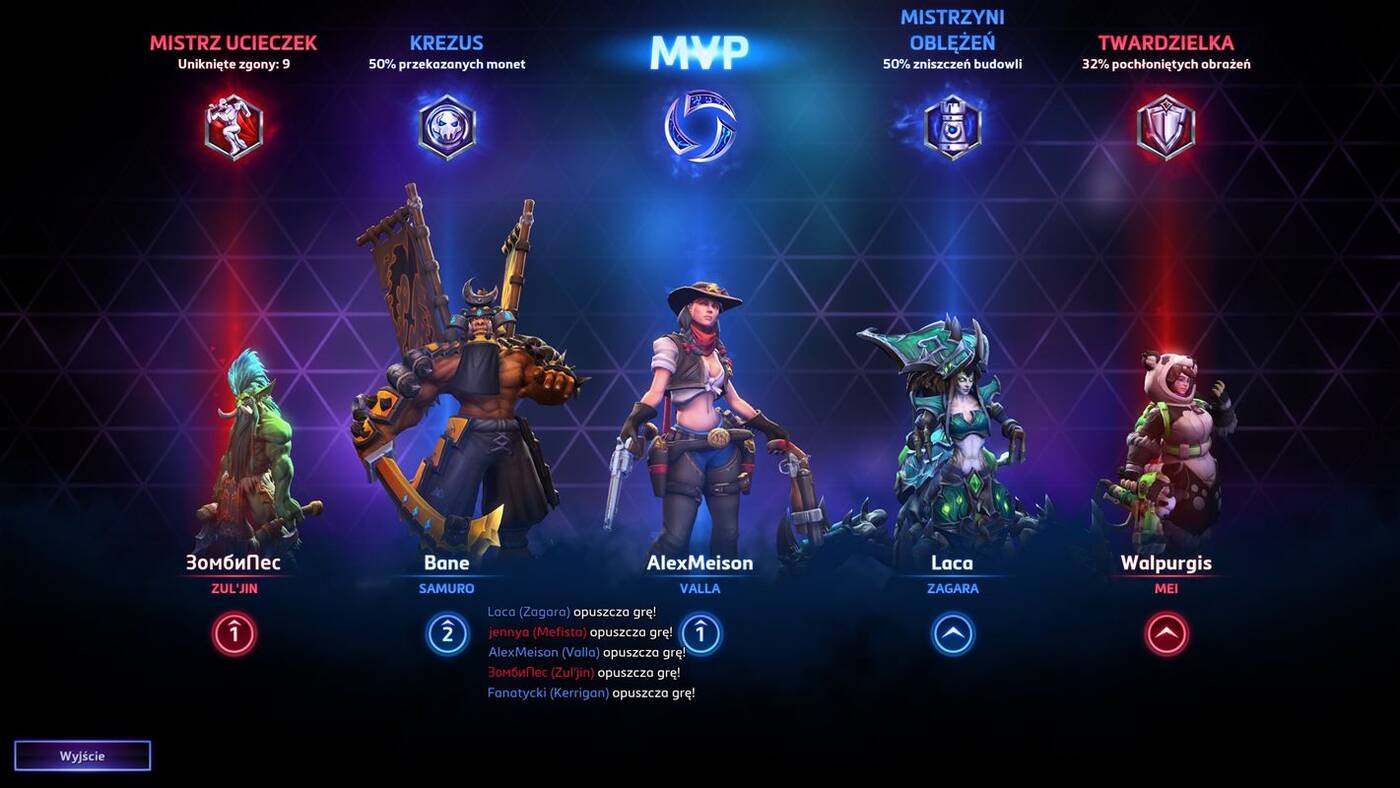
Task: Vote for Walpurgis with the red arrow
Action: coord(1165,632)
